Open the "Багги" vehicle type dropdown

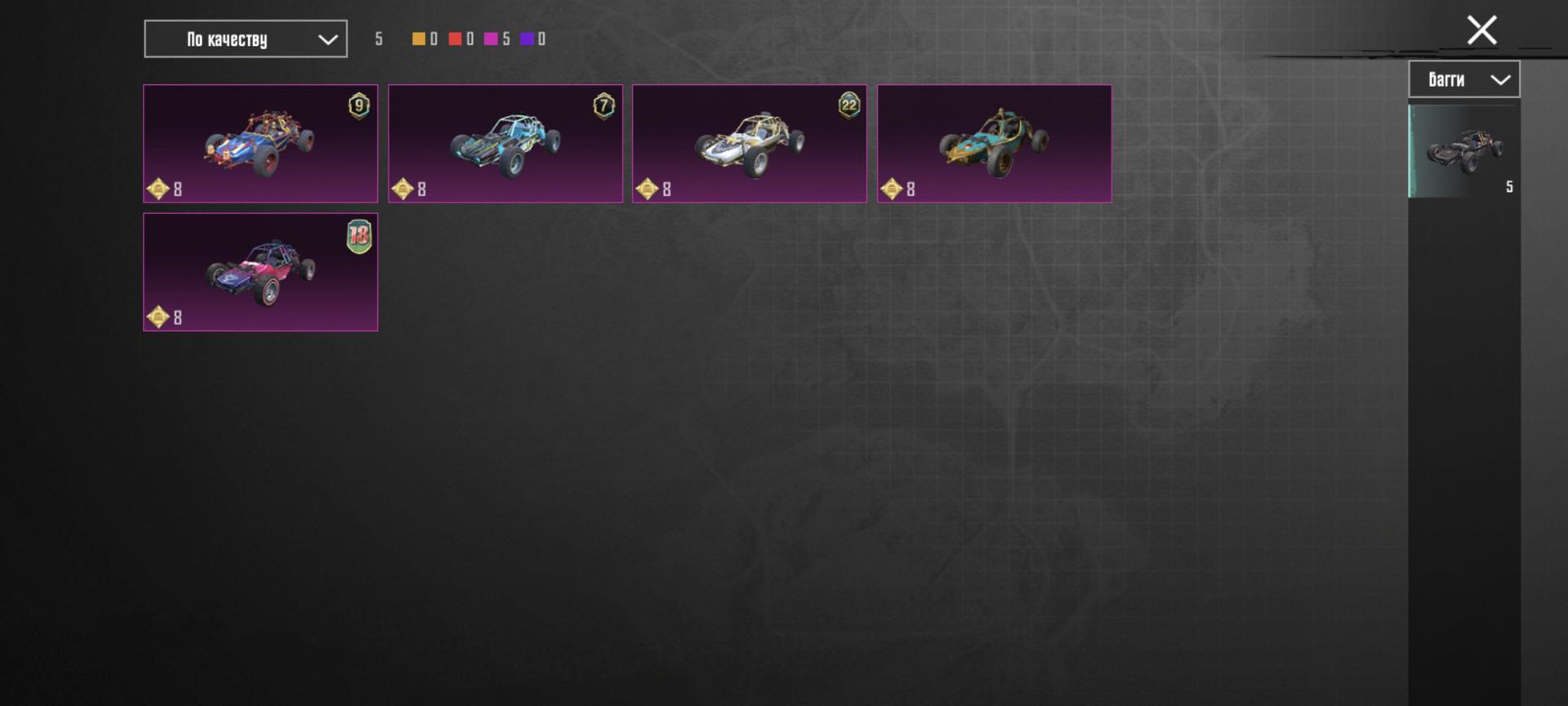coord(1463,79)
